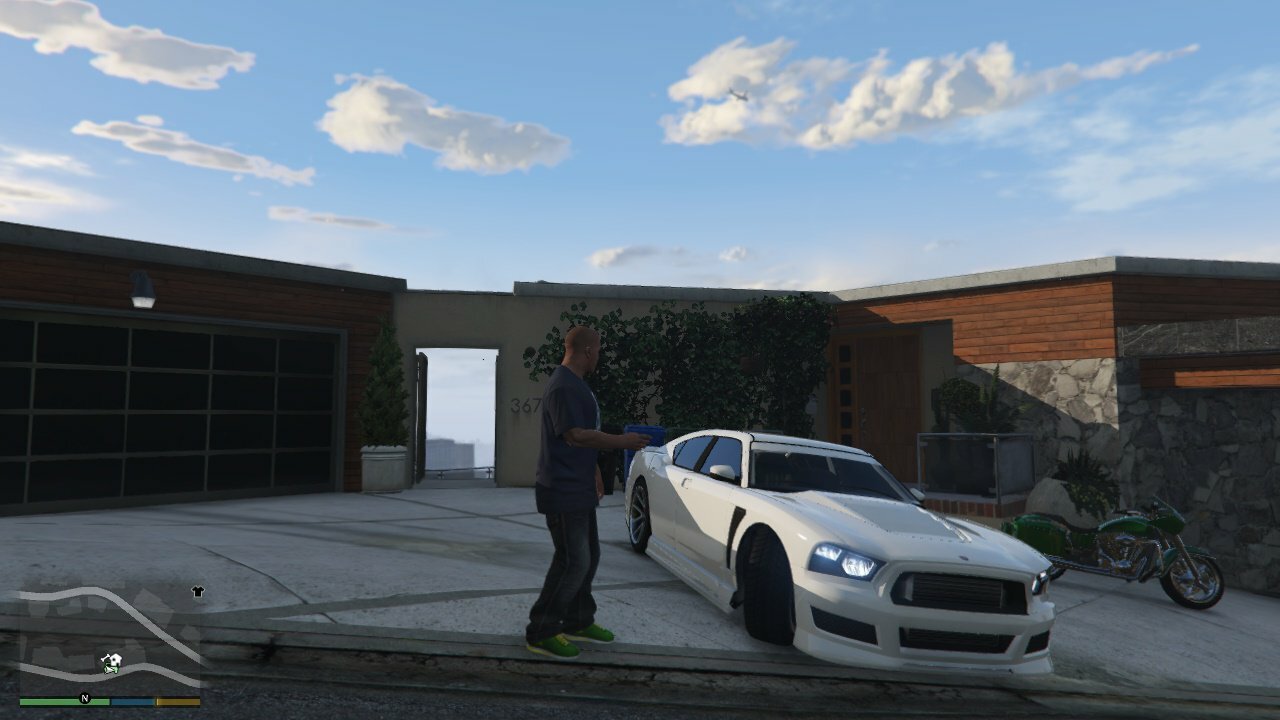
Task: Select the safehouse marker on the minimap
Action: (116, 660)
